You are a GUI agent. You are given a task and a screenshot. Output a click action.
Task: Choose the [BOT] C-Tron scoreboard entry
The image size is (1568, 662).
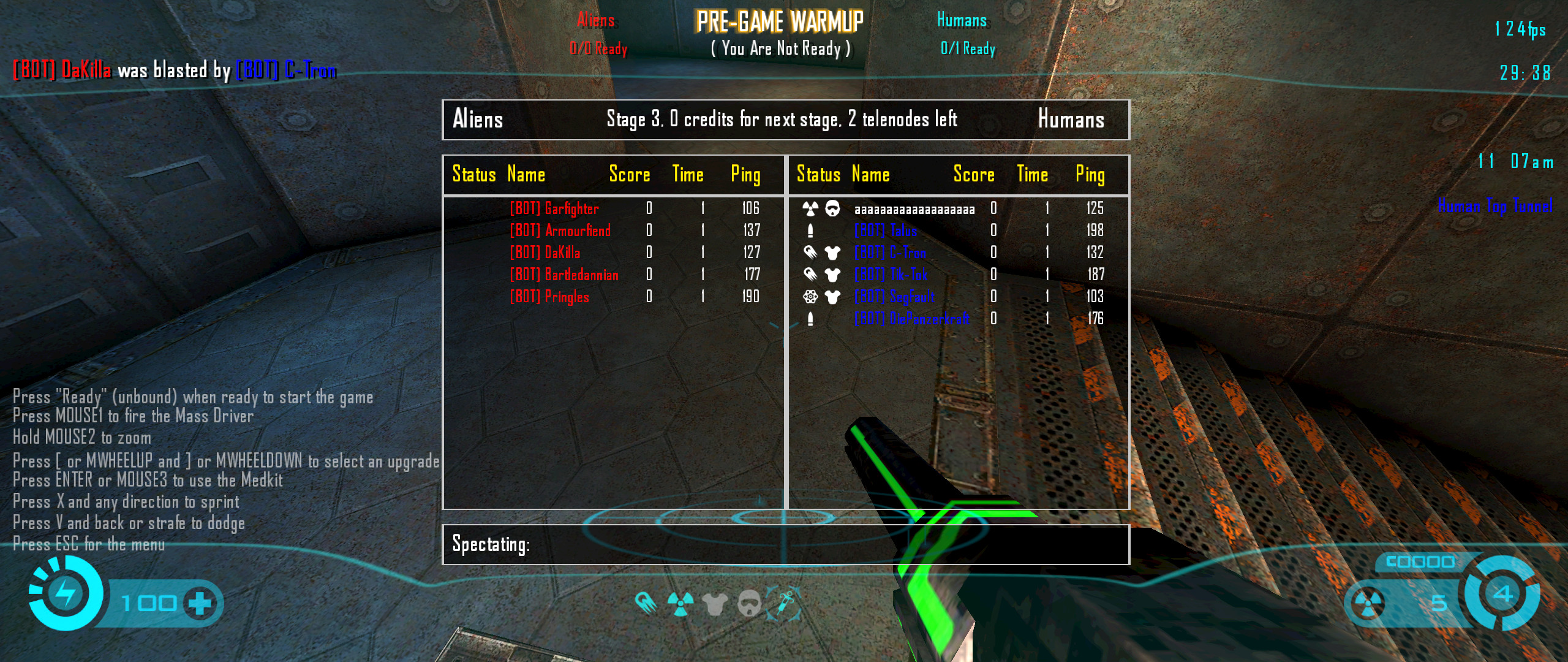coord(890,253)
